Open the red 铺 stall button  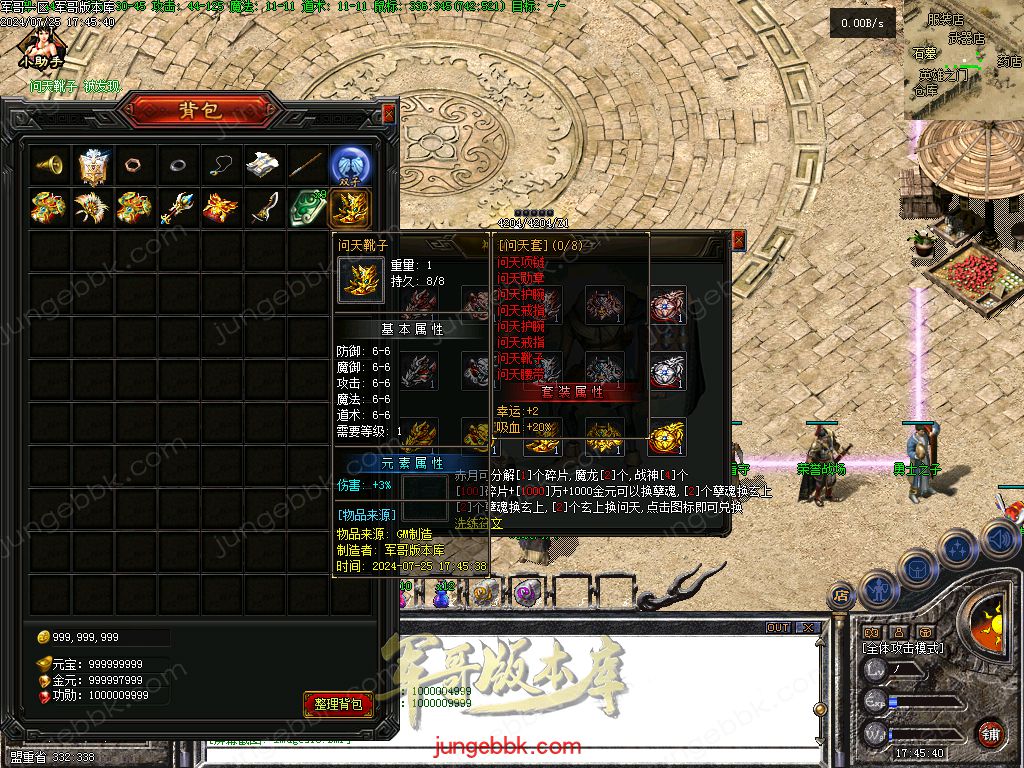pyautogui.click(x=990, y=733)
